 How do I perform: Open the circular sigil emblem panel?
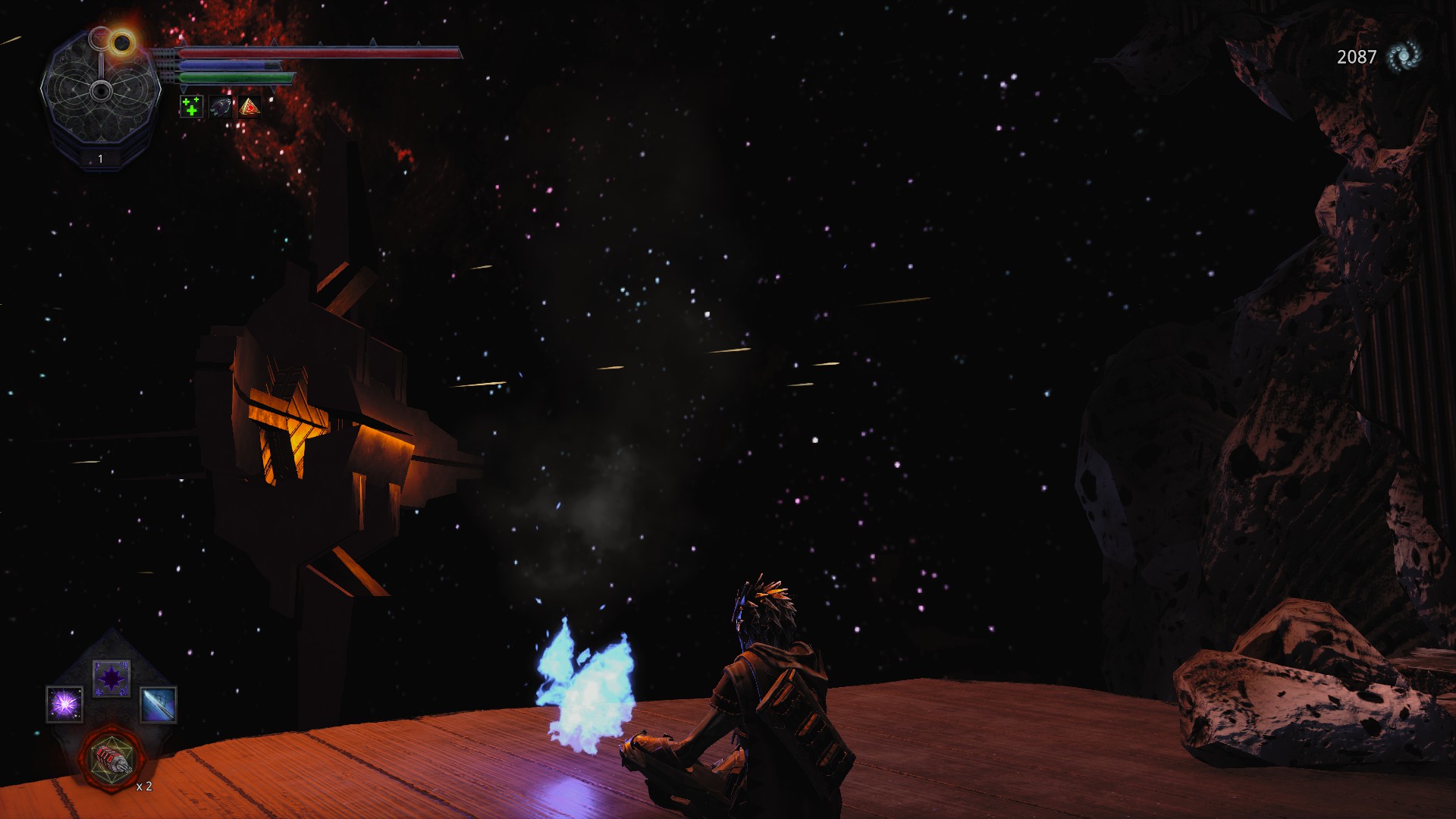[100, 93]
